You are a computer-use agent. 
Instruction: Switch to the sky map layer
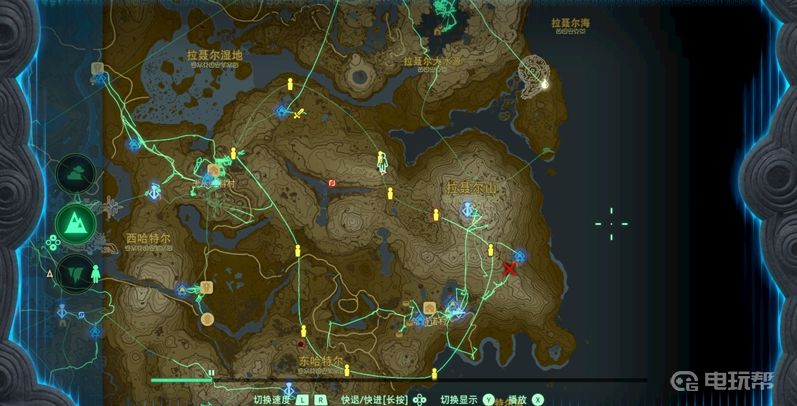pos(76,174)
